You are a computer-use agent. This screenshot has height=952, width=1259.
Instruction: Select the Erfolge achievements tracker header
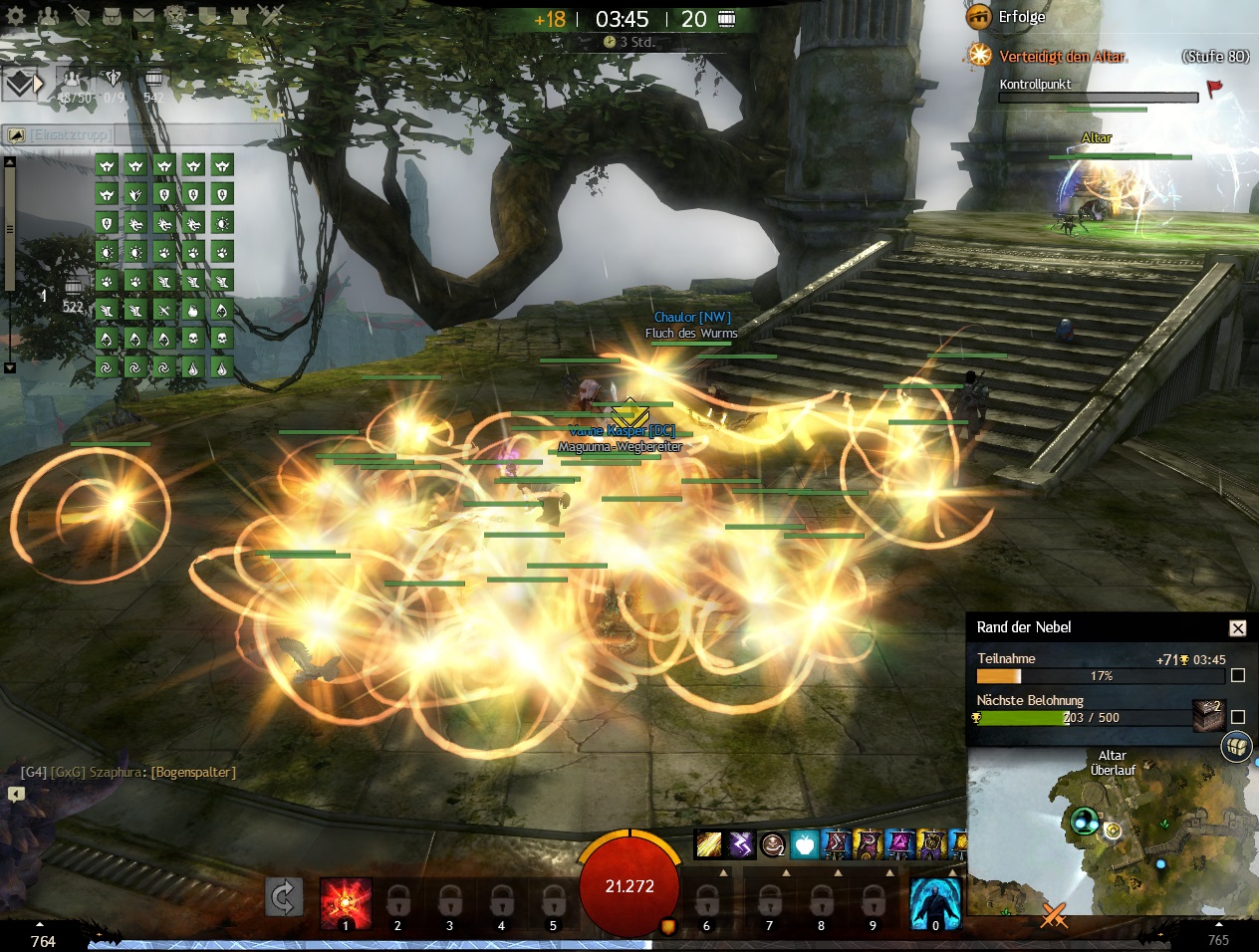point(1022,17)
